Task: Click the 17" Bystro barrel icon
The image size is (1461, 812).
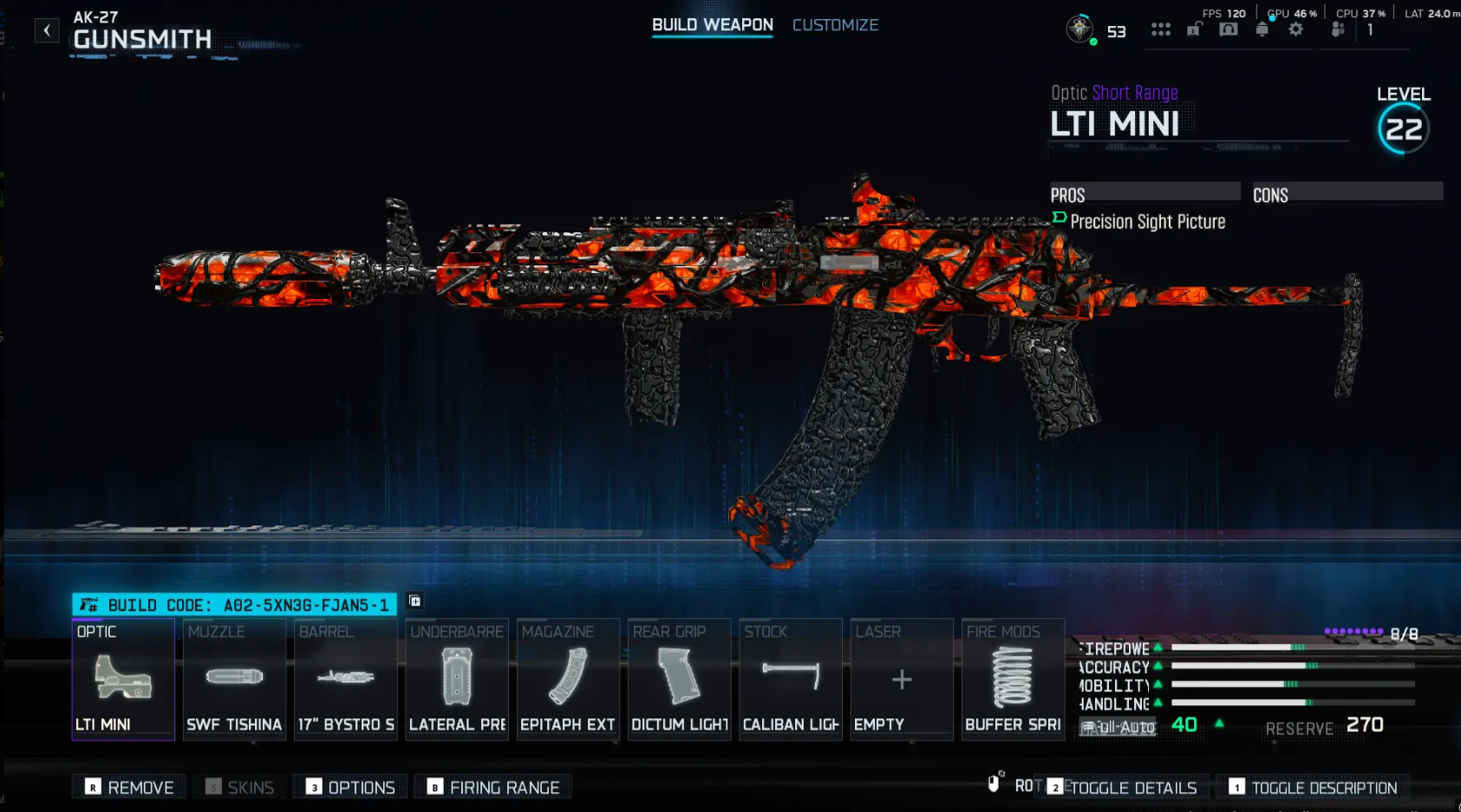Action: pos(345,680)
